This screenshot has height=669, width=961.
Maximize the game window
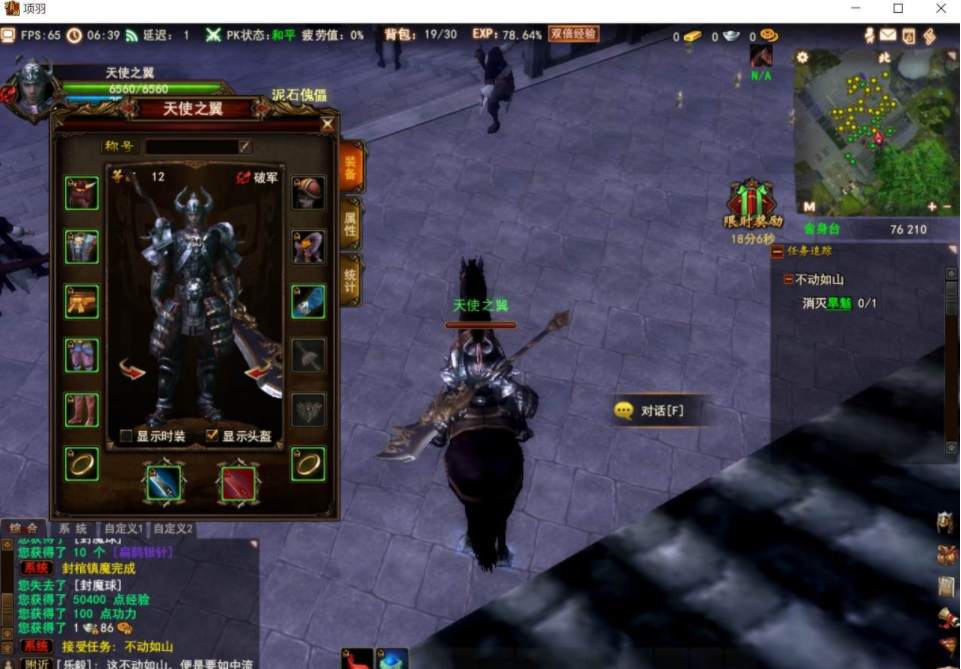click(x=898, y=9)
